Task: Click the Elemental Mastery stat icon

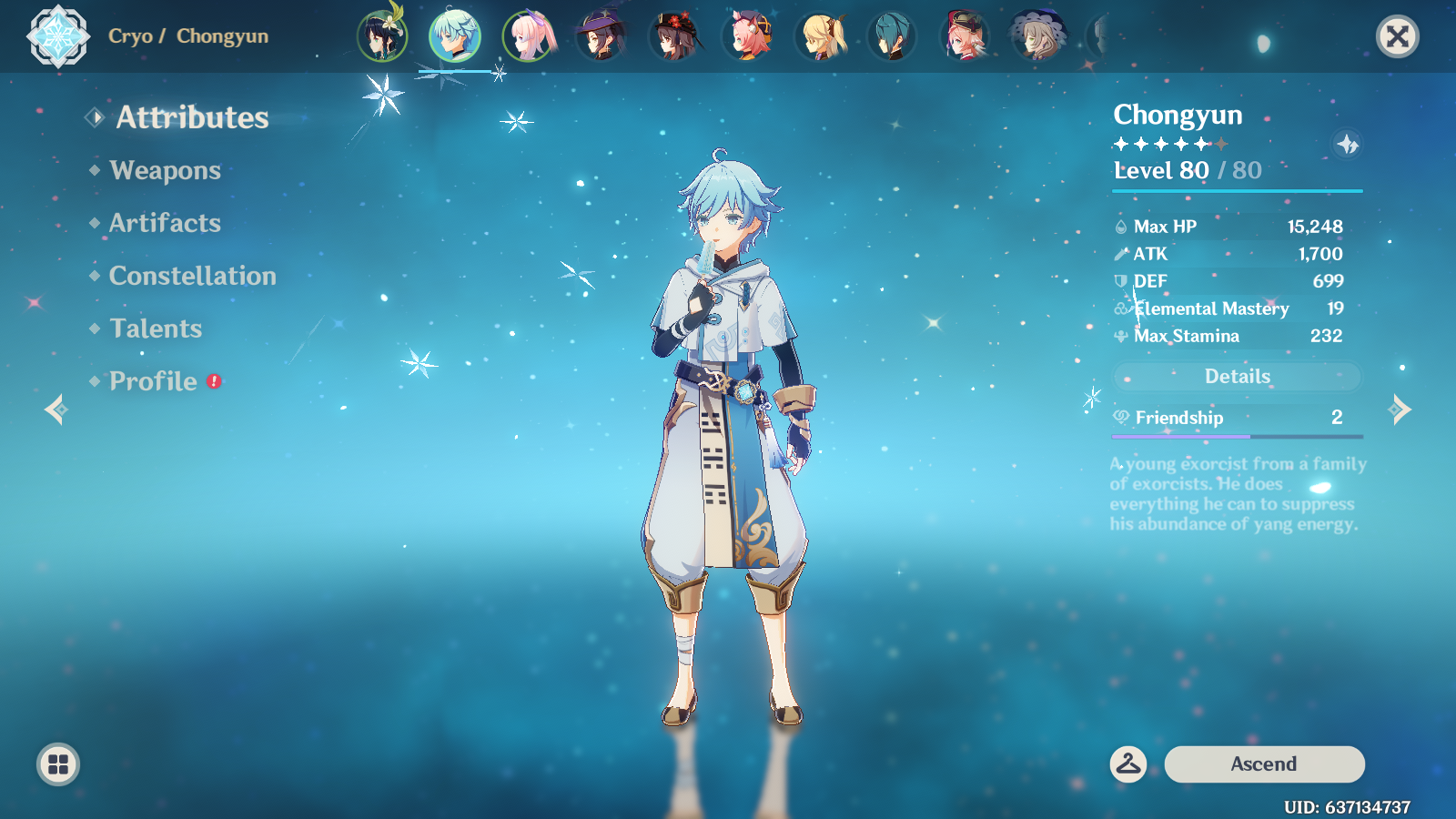Action: point(1120,308)
